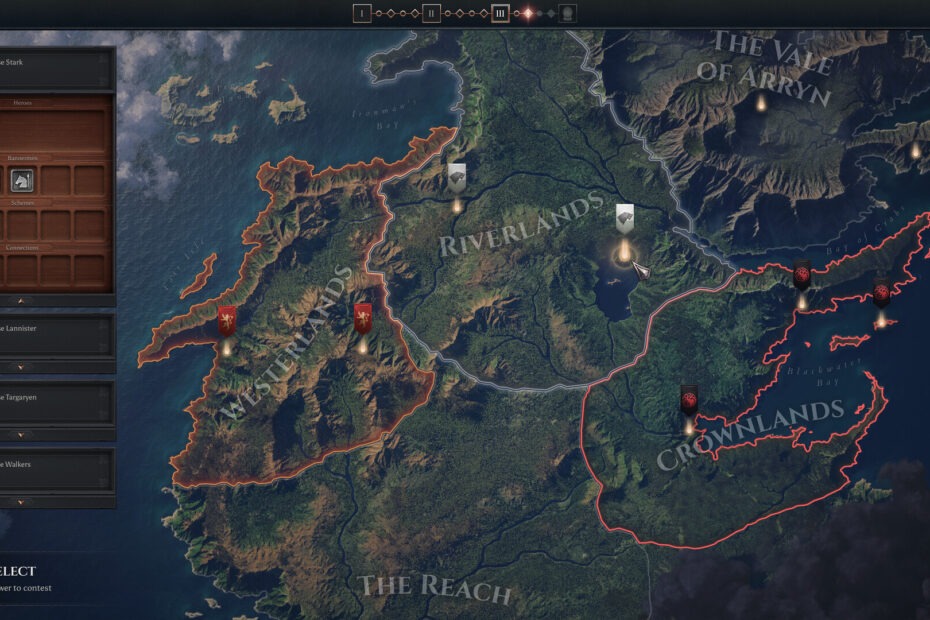Expand the White Walkers panel arrow
The width and height of the screenshot is (930, 620).
click(x=19, y=502)
